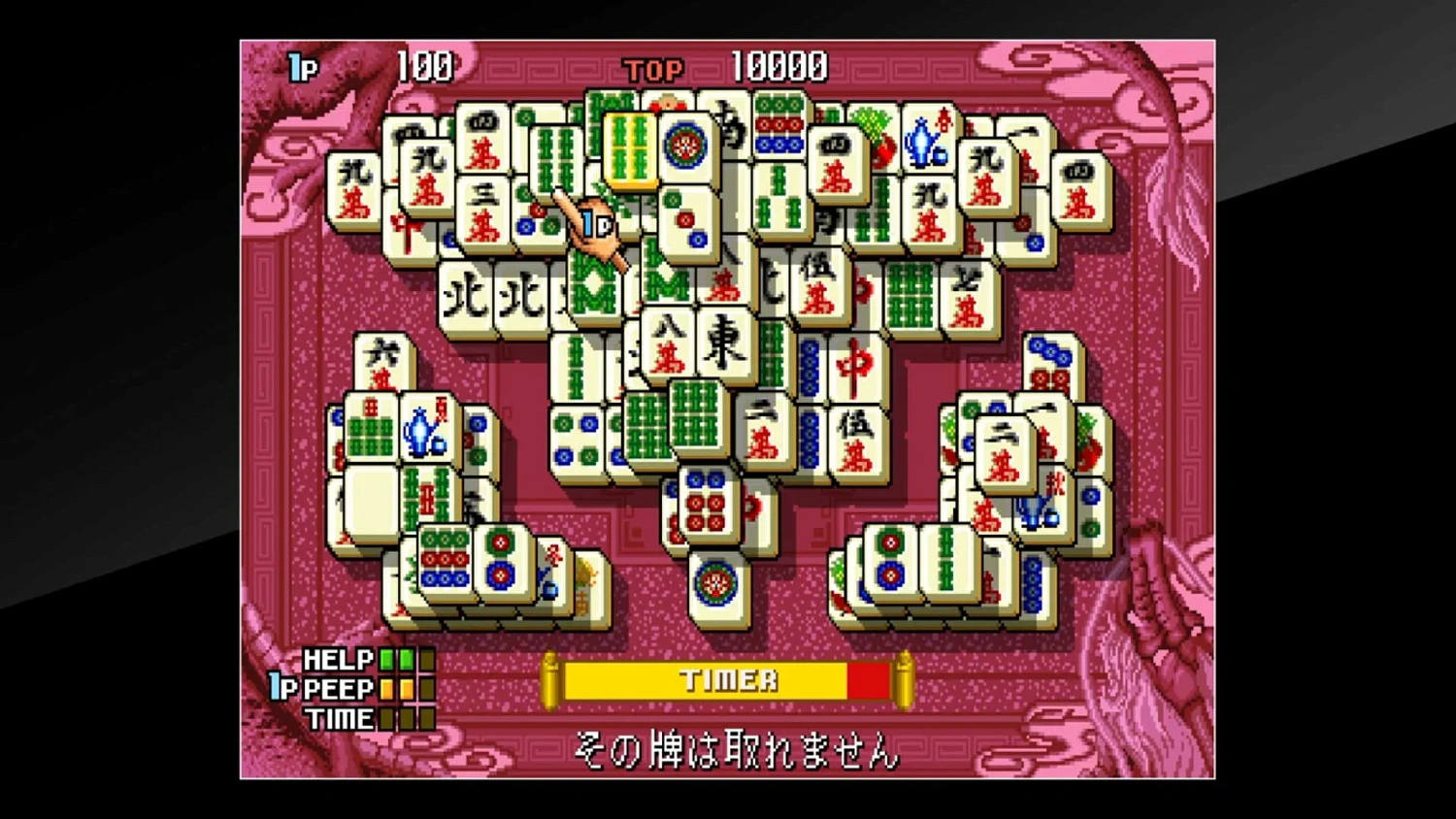
Task: Click an orange PEEP counter block
Action: point(388,689)
